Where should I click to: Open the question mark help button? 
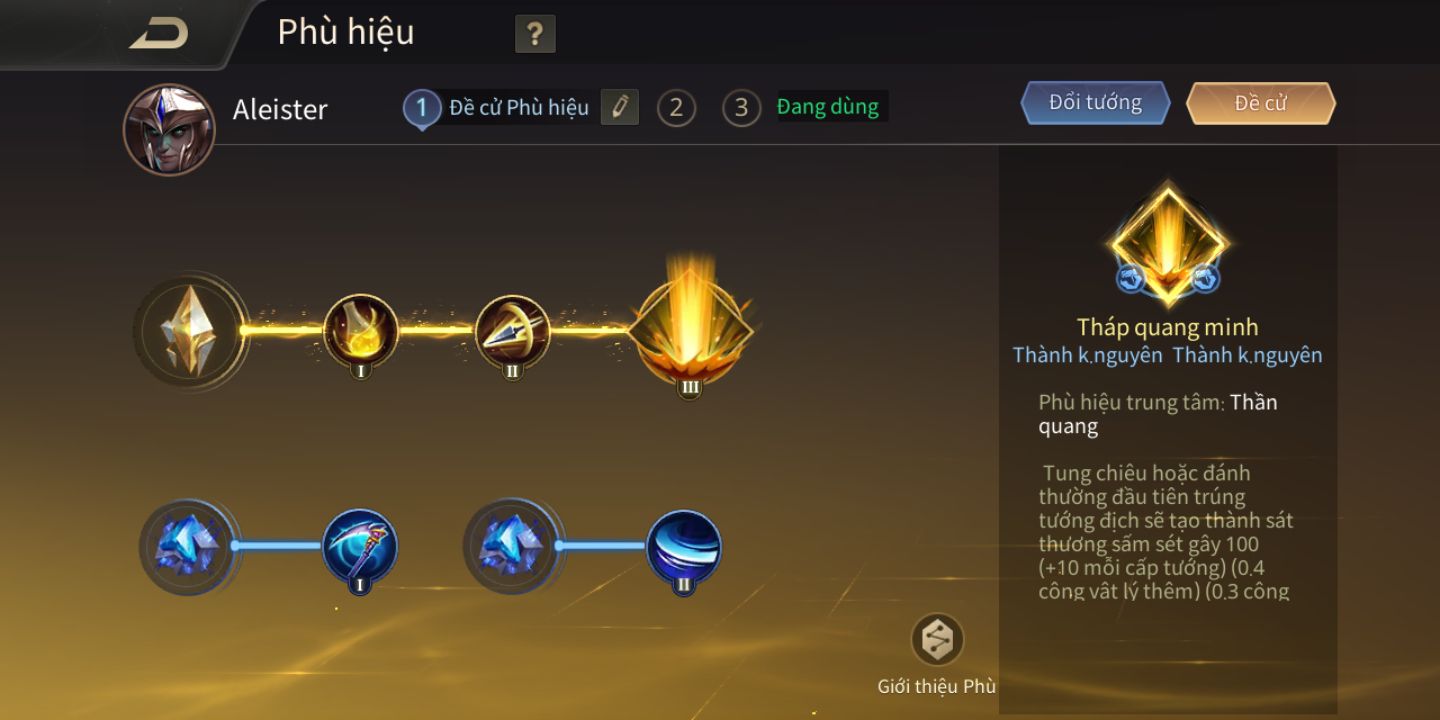[535, 35]
